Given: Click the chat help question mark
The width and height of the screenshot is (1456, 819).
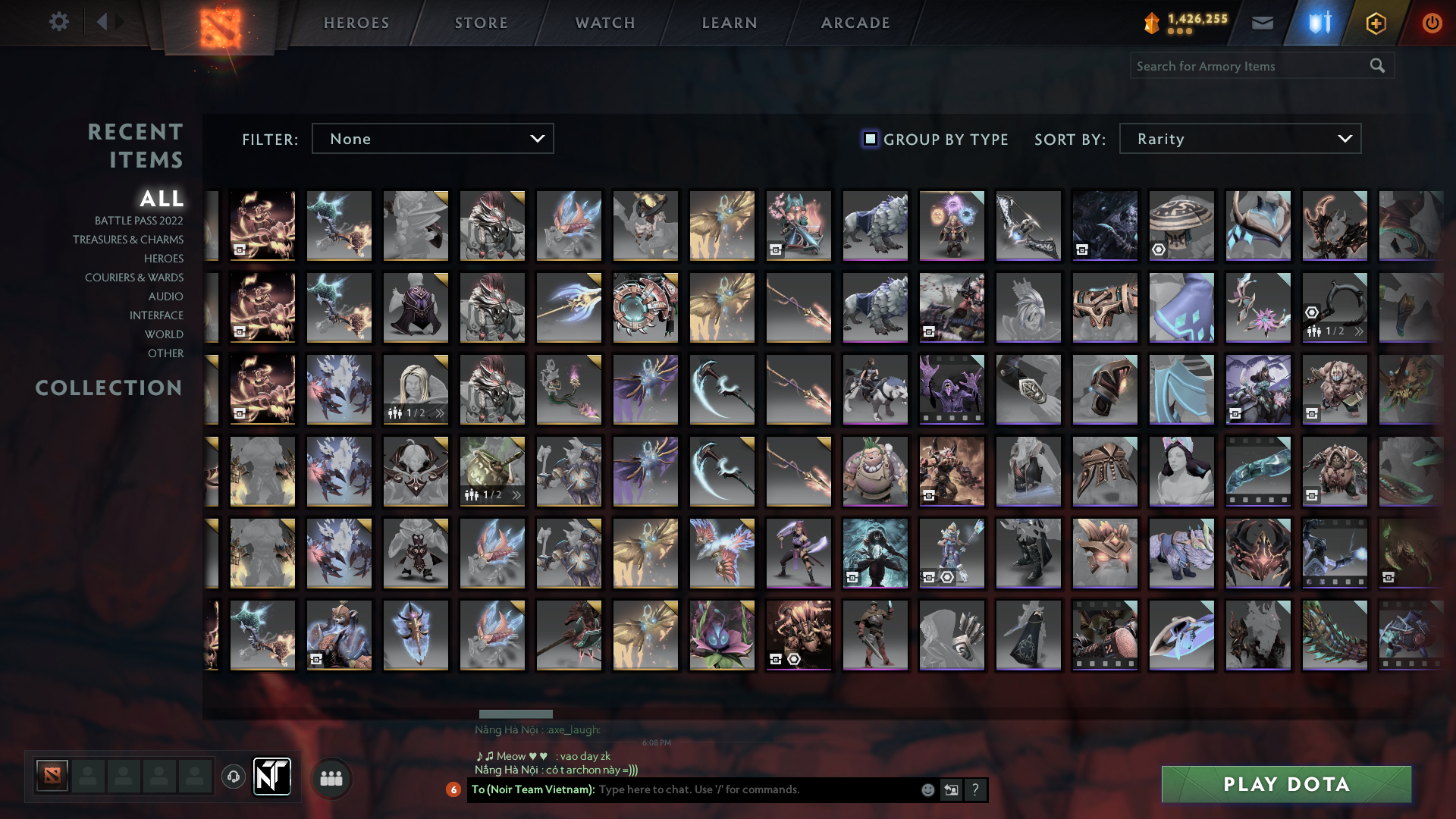Looking at the screenshot, I should 975,790.
